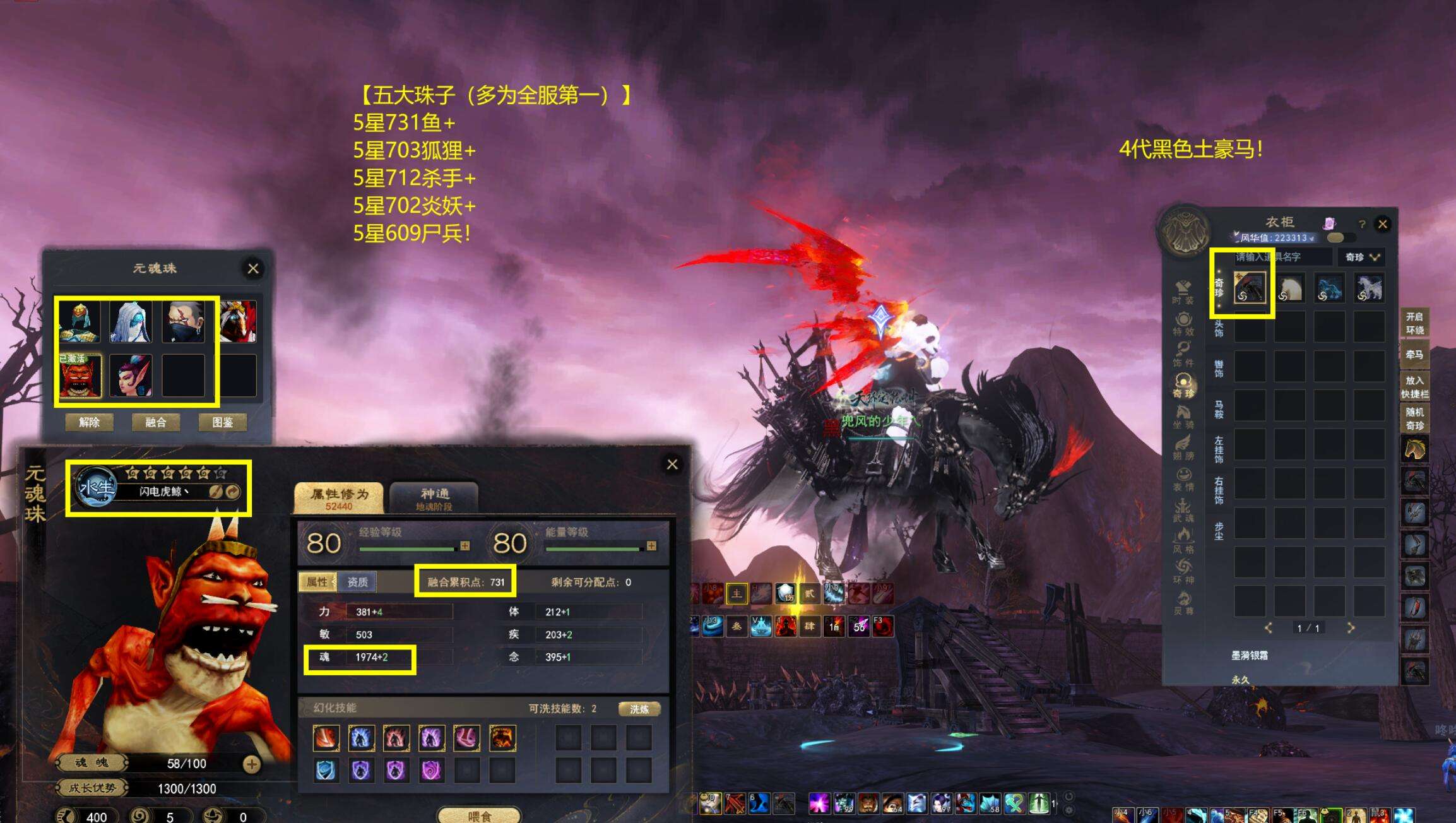Open the 图鉴 collection
This screenshot has height=823, width=1456.
pyautogui.click(x=222, y=422)
